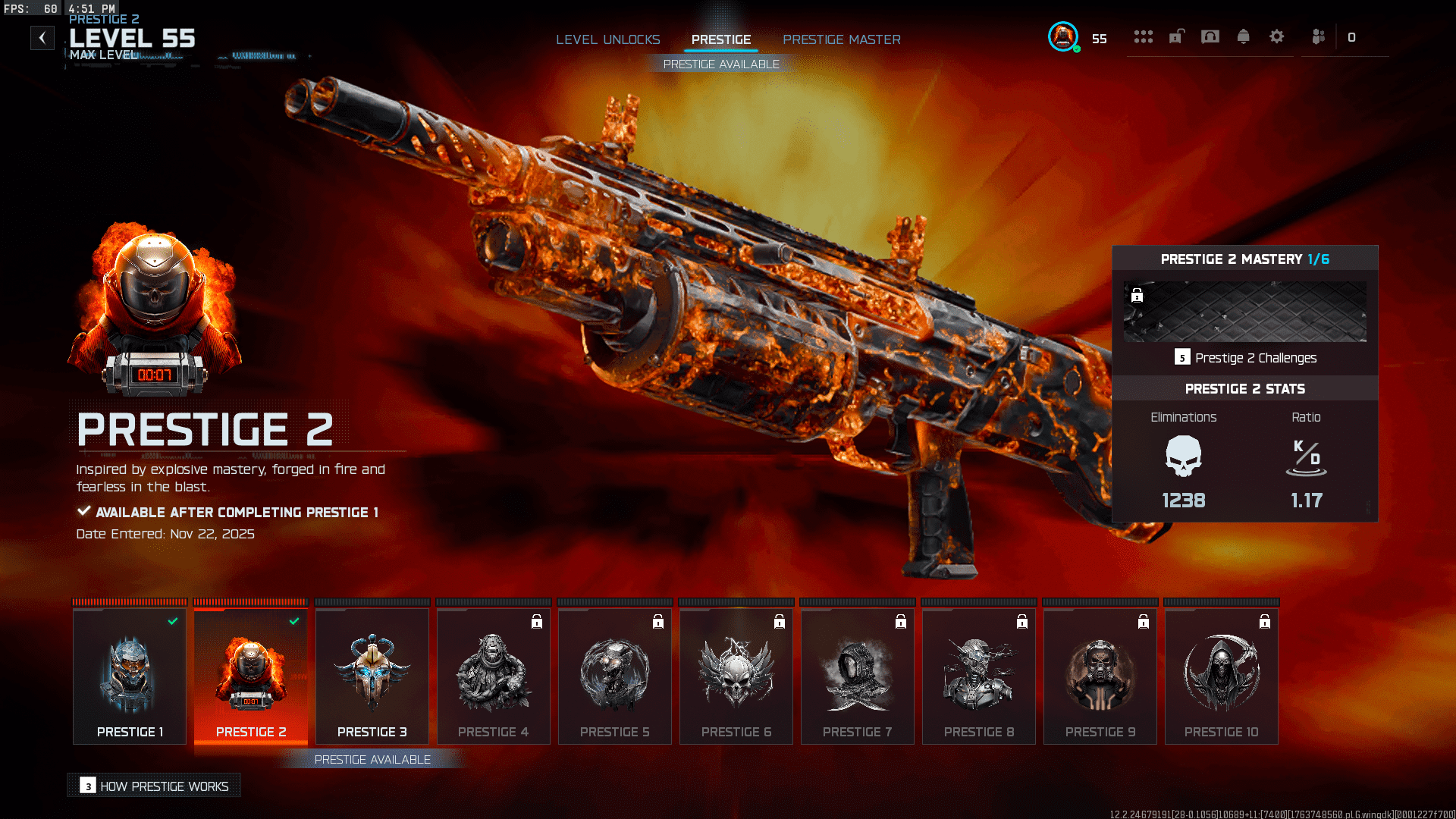The image size is (1456, 819).
Task: Click the headset voice chat icon
Action: 1210,36
